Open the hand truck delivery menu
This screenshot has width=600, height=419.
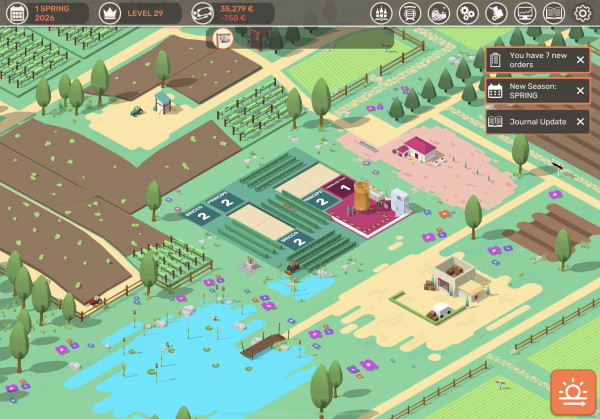pos(496,13)
